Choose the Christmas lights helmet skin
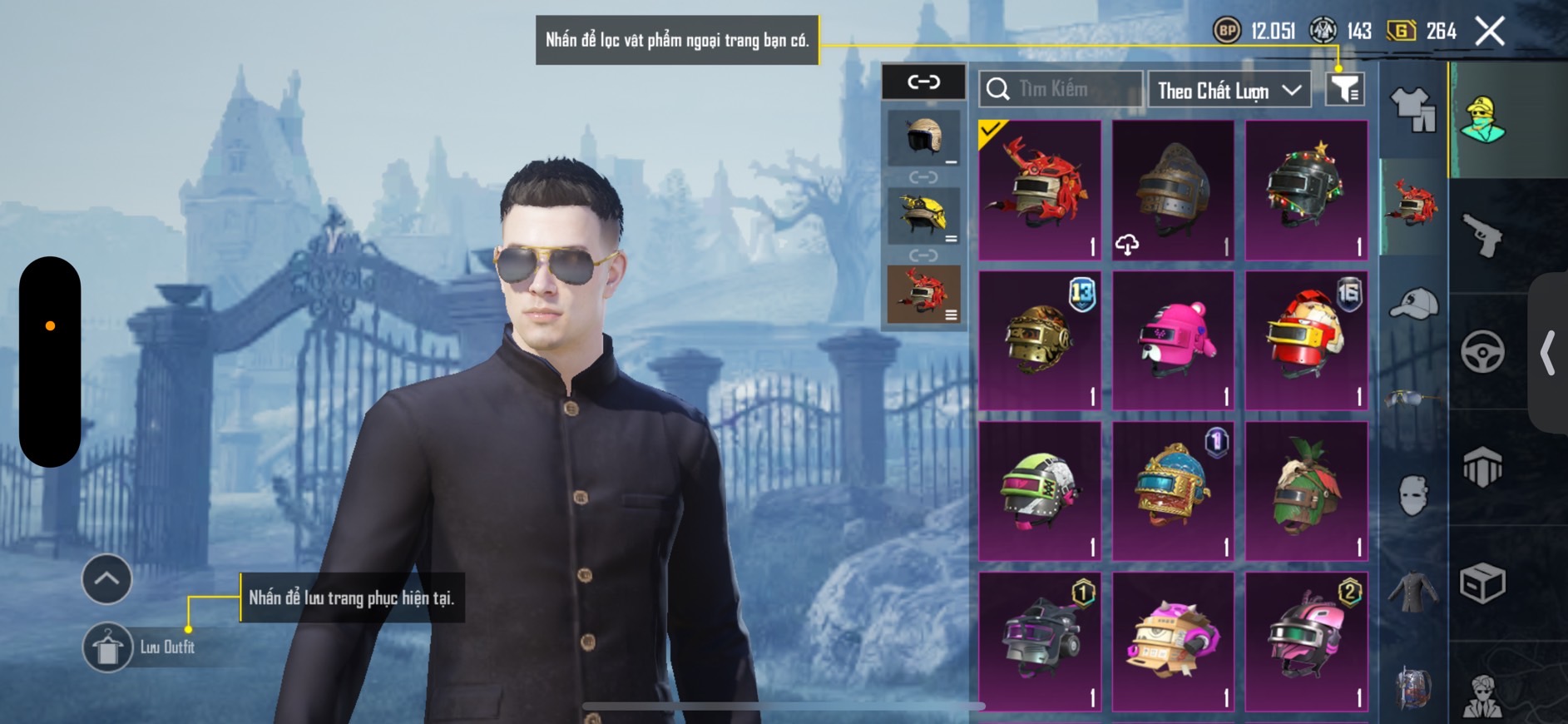Screen dimensions: 1568x724 pos(1306,190)
